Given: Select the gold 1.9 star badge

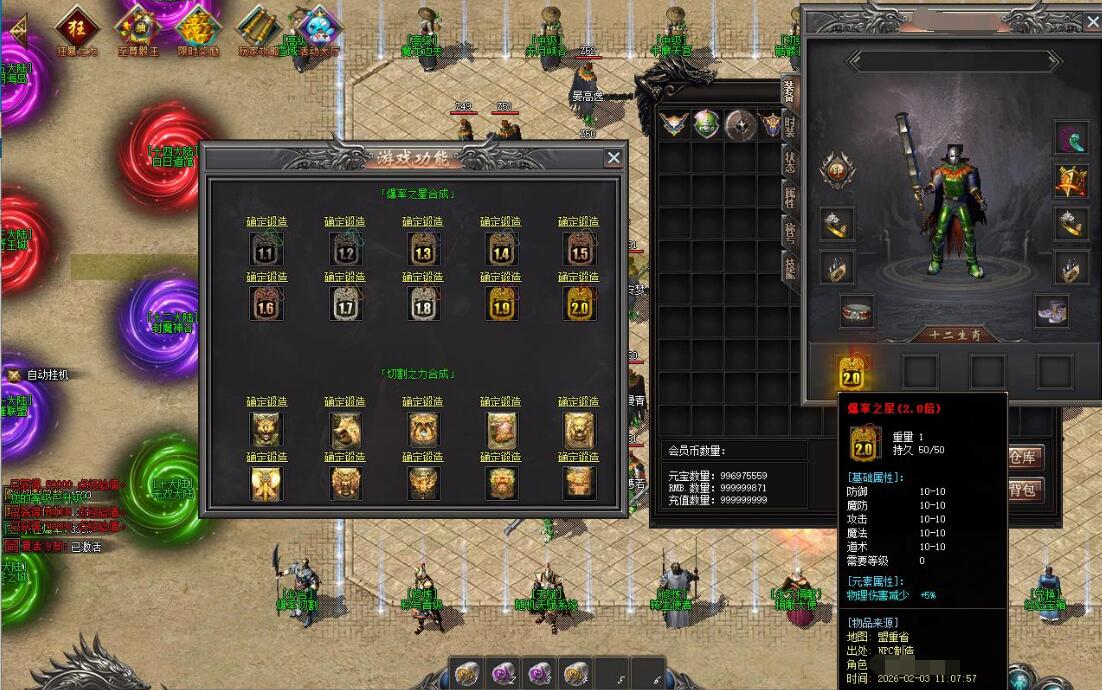Looking at the screenshot, I should (500, 303).
